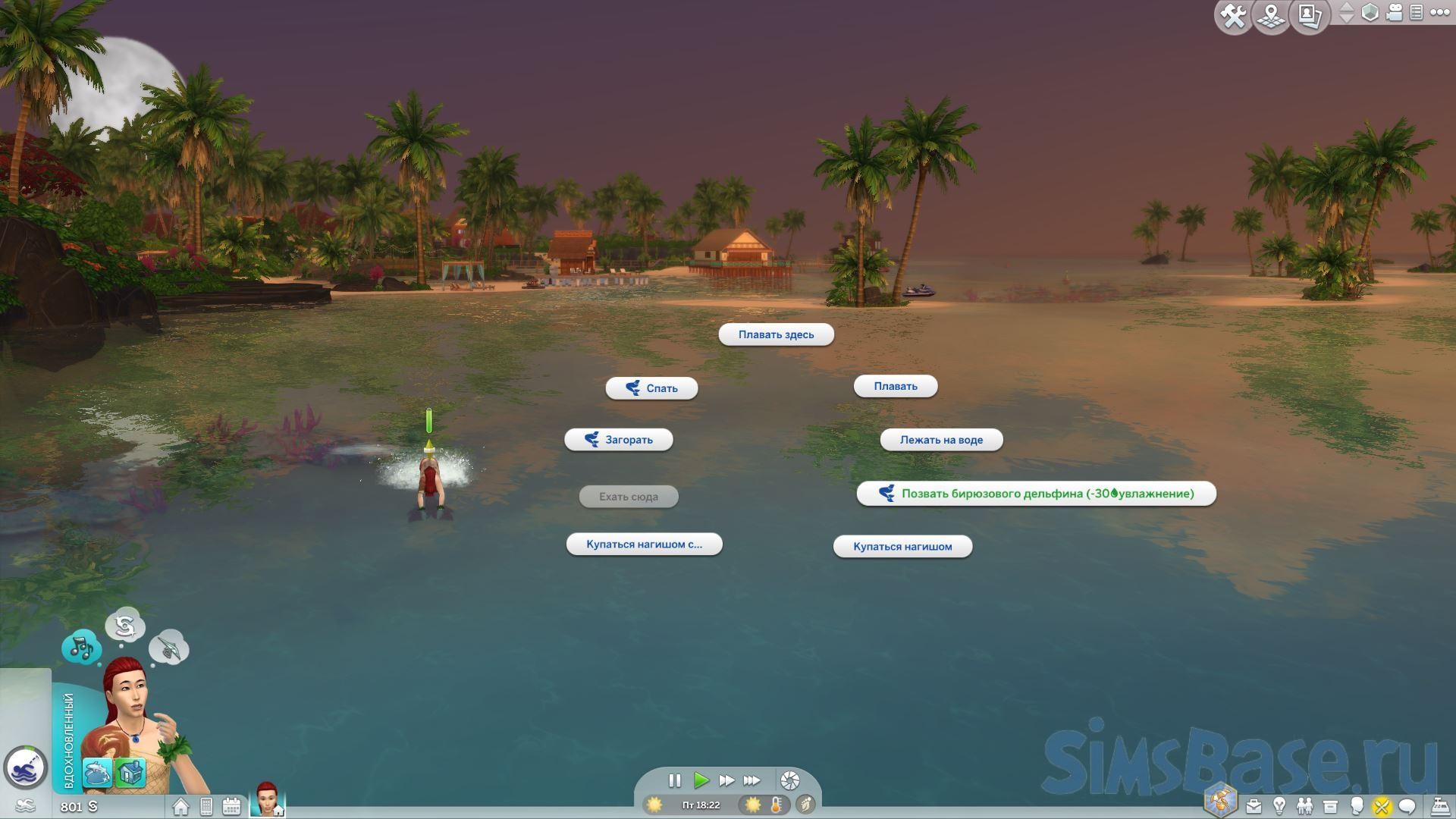This screenshot has height=819, width=1456.
Task: Open the relationships panel with two figures
Action: (x=1304, y=806)
